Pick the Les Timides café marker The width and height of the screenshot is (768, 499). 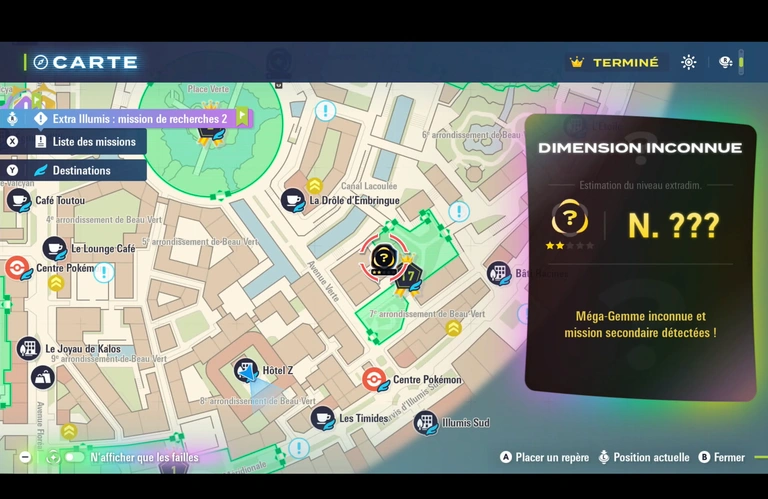[x=322, y=418]
